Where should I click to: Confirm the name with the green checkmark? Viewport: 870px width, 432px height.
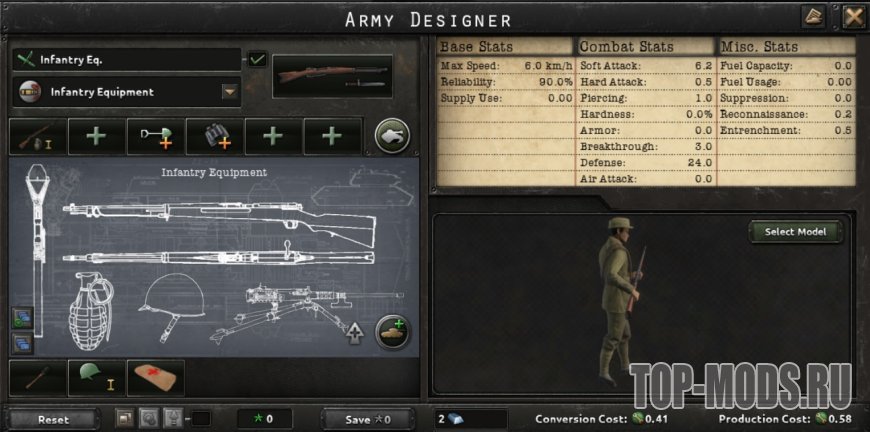[258, 60]
